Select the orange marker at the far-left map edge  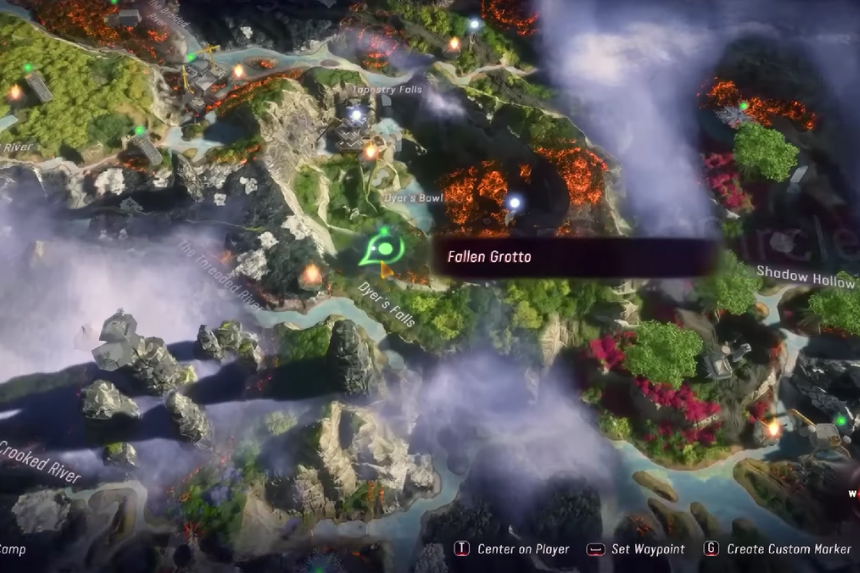(x=15, y=92)
